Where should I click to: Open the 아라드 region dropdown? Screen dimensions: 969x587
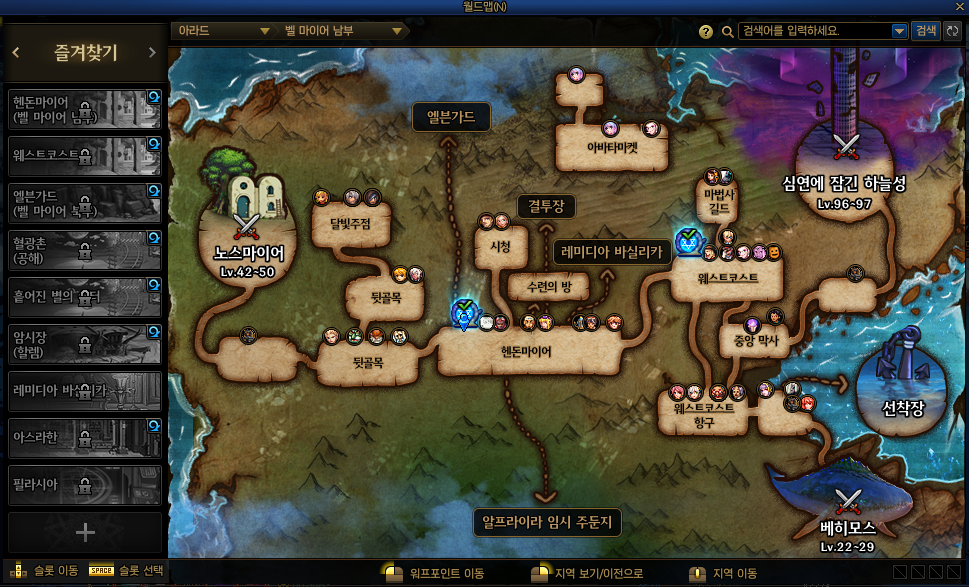tap(223, 31)
